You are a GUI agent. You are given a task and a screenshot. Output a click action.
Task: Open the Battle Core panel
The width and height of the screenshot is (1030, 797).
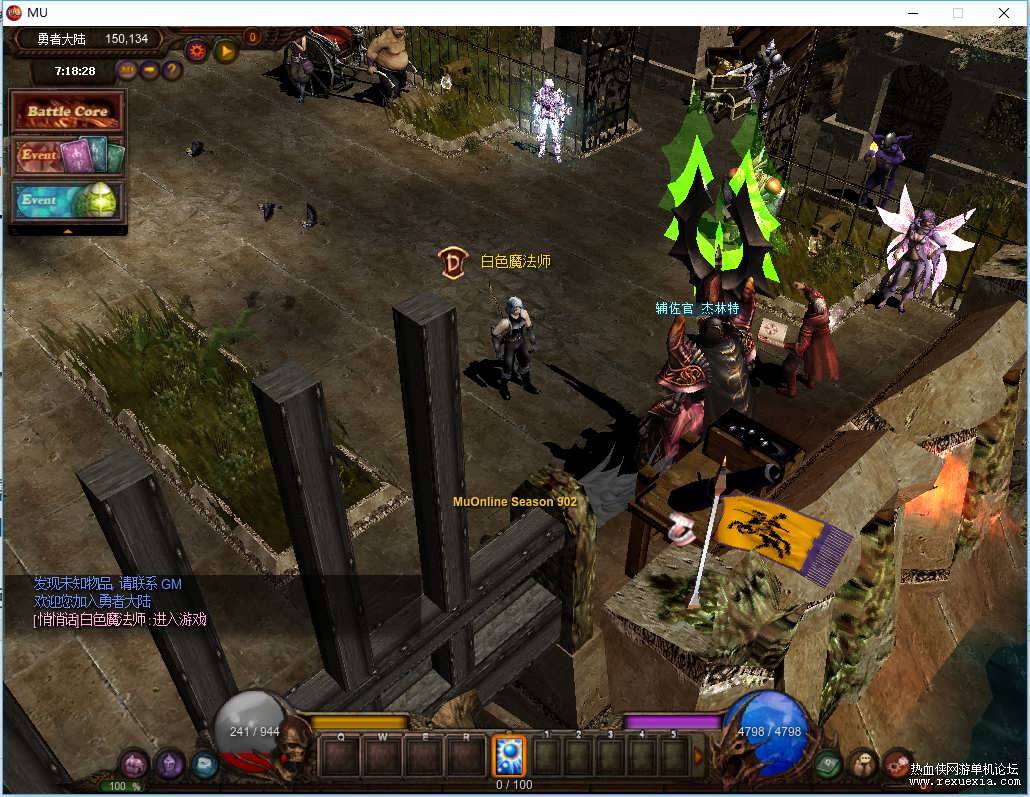click(67, 112)
